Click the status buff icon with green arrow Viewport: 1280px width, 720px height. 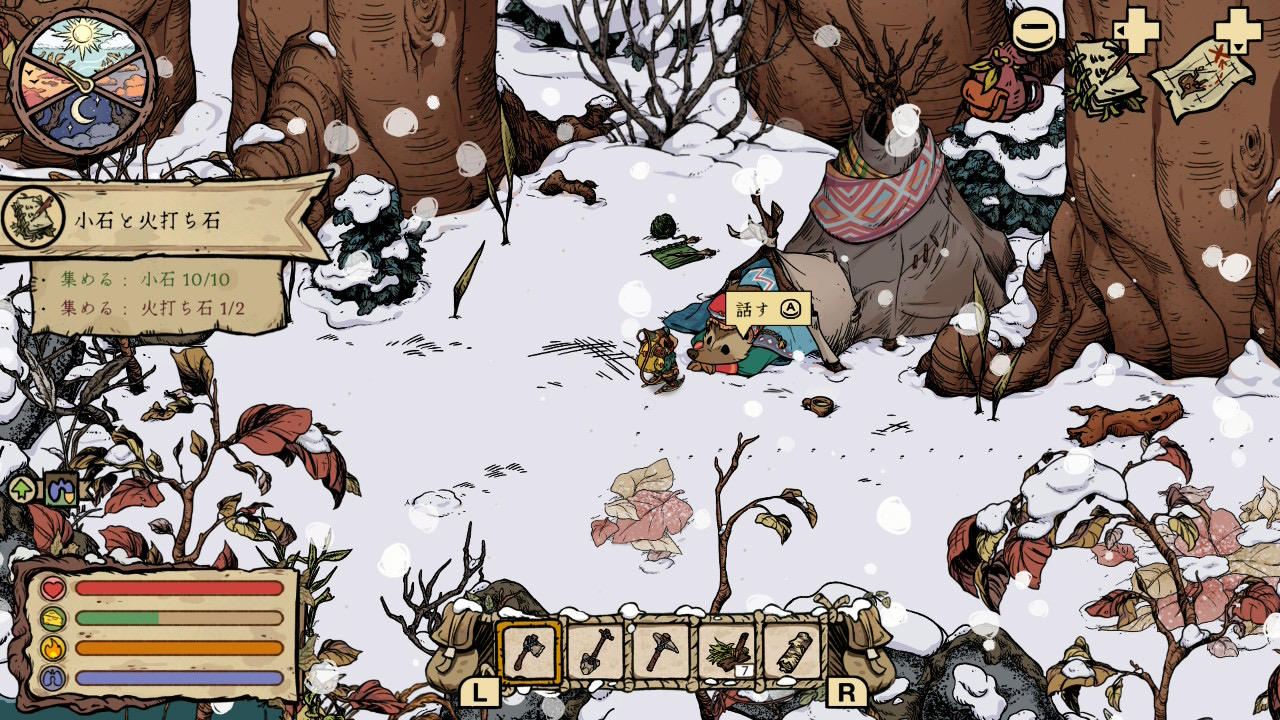(23, 489)
